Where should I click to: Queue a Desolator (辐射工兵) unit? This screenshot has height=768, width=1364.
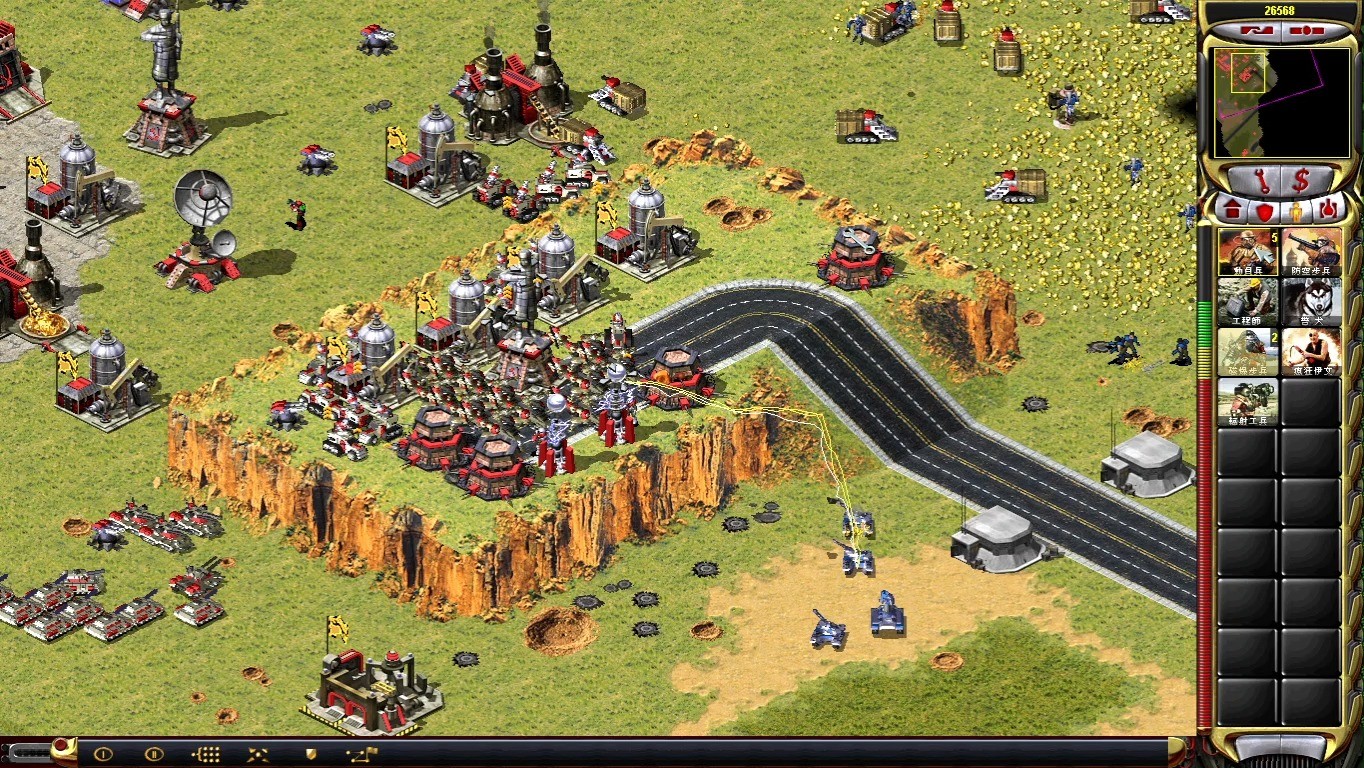[1247, 402]
